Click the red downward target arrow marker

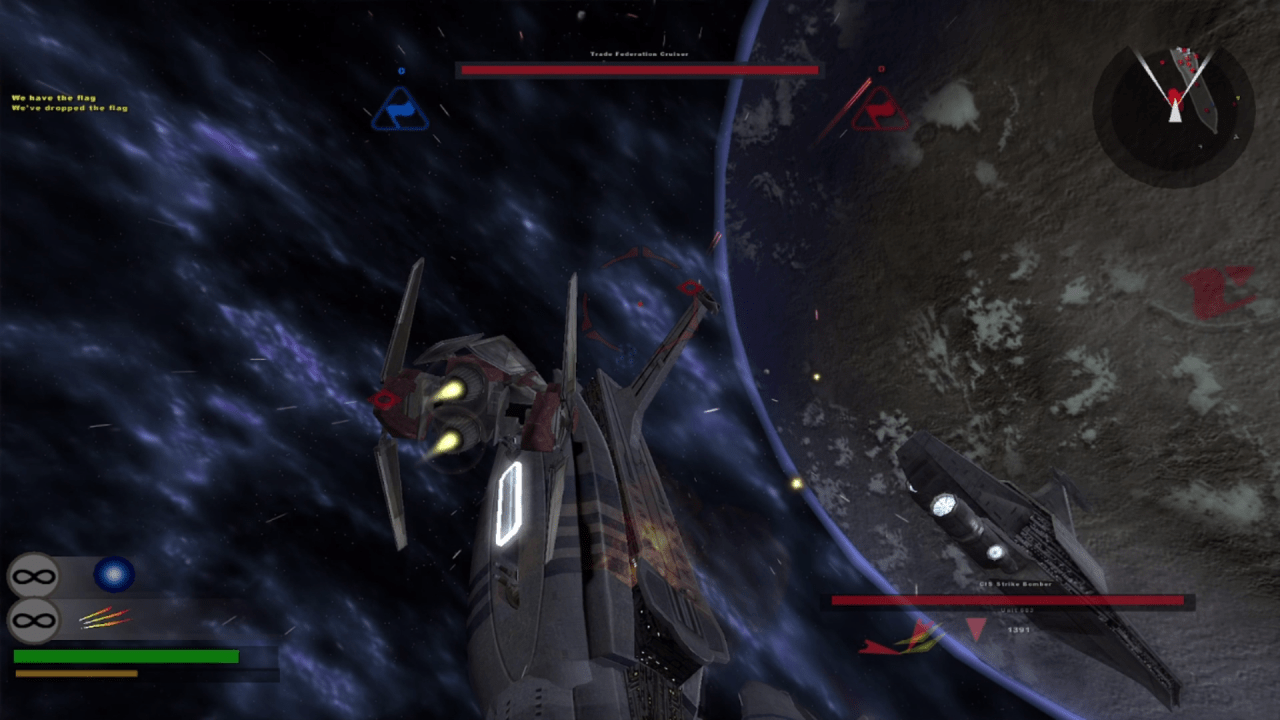pos(976,629)
